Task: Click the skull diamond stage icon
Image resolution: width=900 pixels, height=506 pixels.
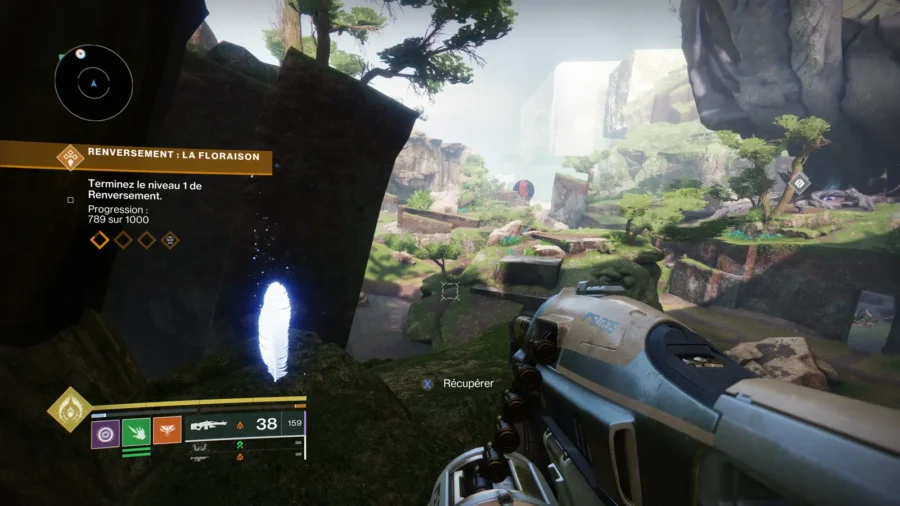Action: 171,240
